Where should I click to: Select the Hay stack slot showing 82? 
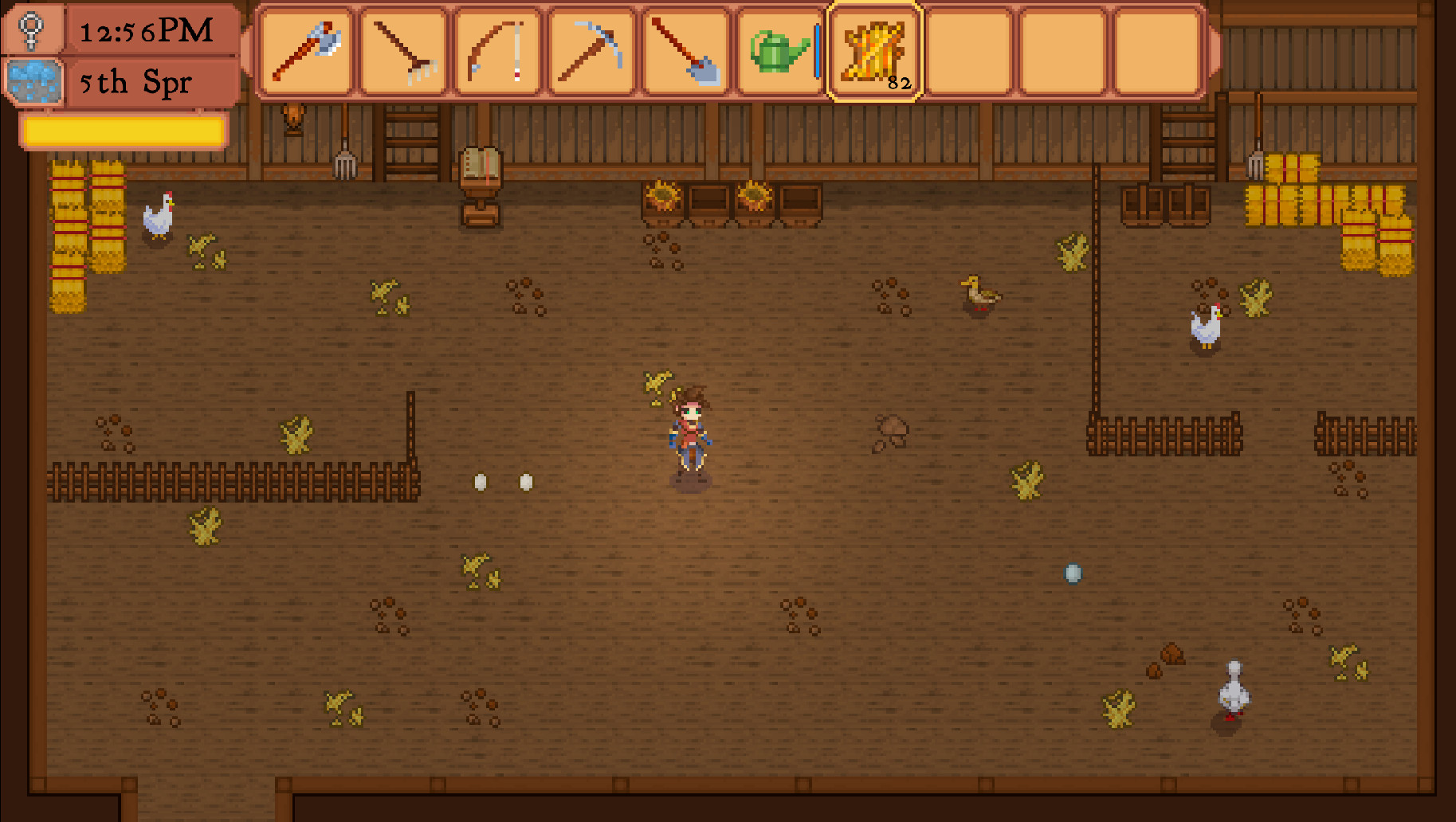[874, 52]
